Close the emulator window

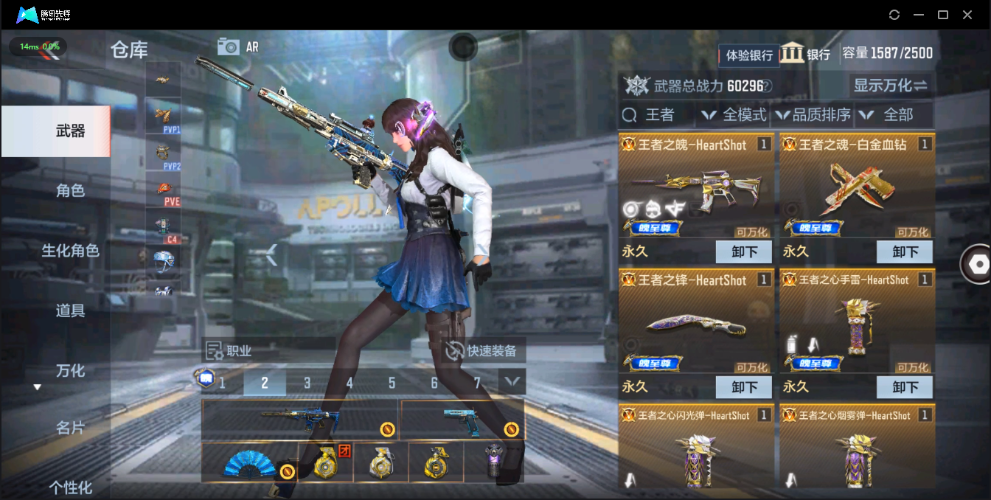click(967, 15)
